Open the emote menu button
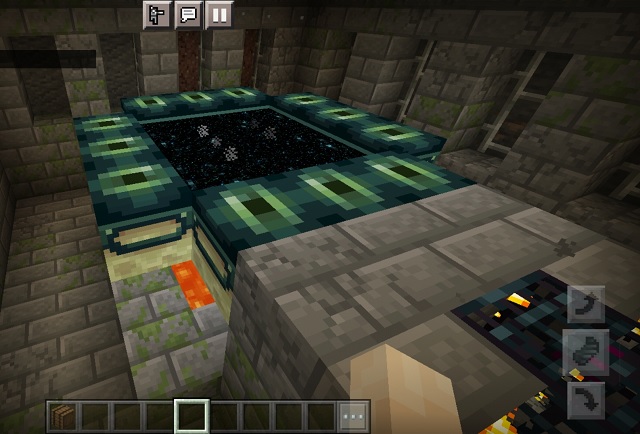Viewport: 640px width, 434px height. [x=157, y=15]
